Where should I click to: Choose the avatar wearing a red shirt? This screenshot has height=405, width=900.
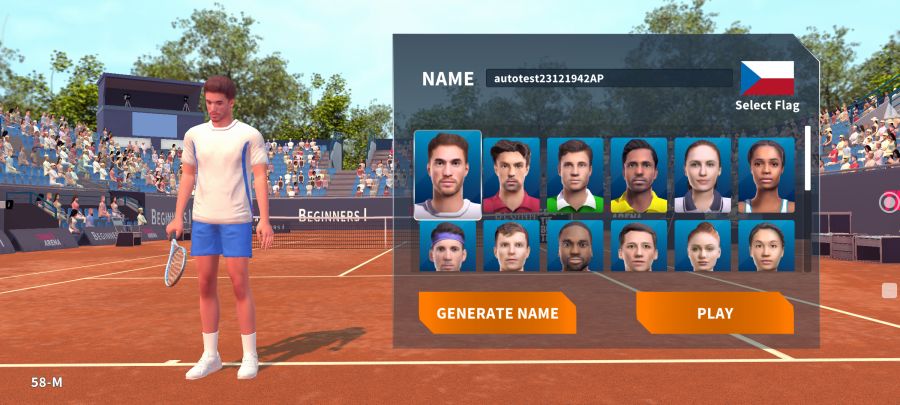pyautogui.click(x=511, y=176)
